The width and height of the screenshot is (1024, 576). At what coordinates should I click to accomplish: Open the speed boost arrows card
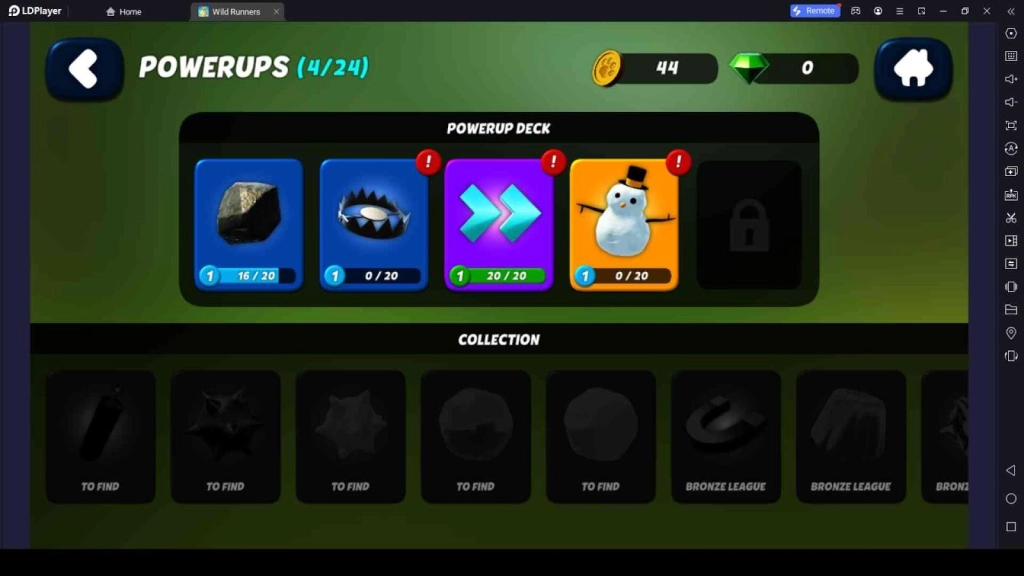(x=499, y=224)
